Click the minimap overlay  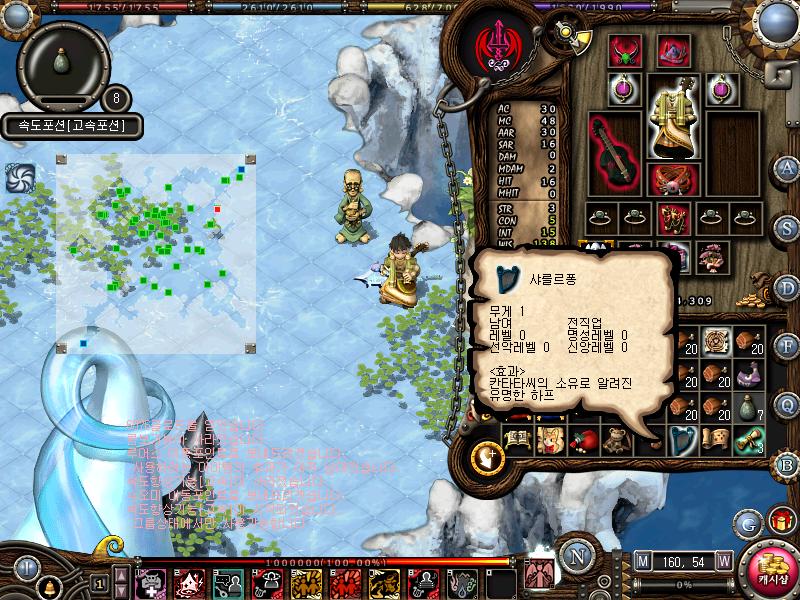(x=156, y=253)
